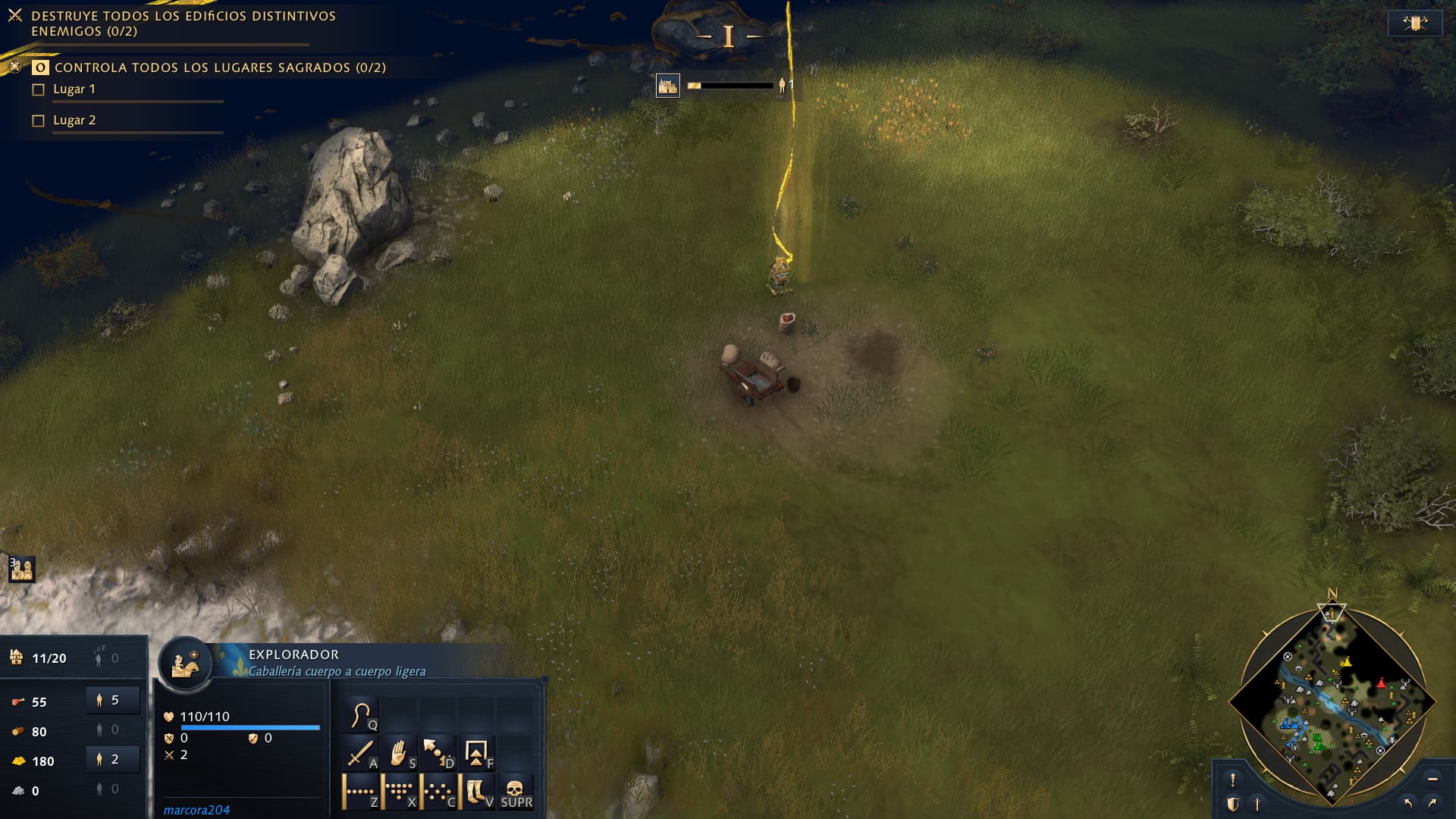
Task: Select the scout control group icon
Action: 21,569
